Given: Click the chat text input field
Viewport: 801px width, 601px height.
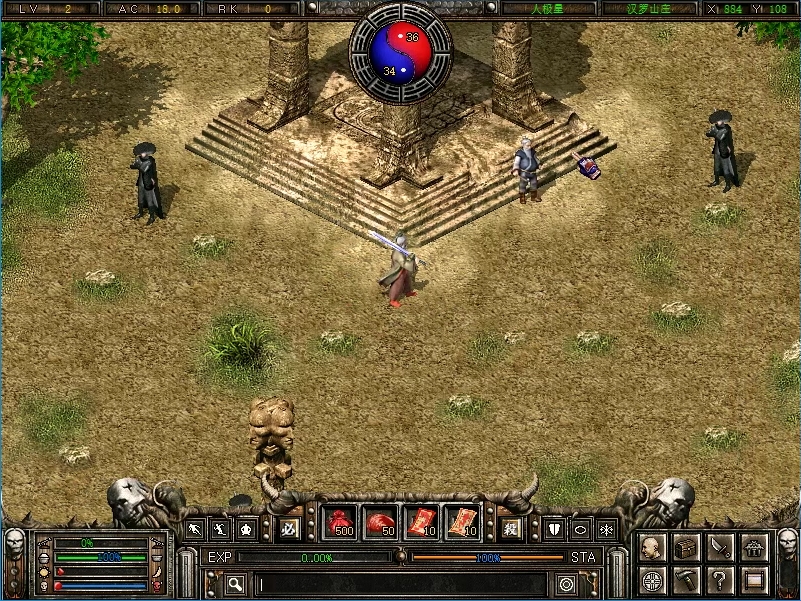Looking at the screenshot, I should (x=400, y=584).
